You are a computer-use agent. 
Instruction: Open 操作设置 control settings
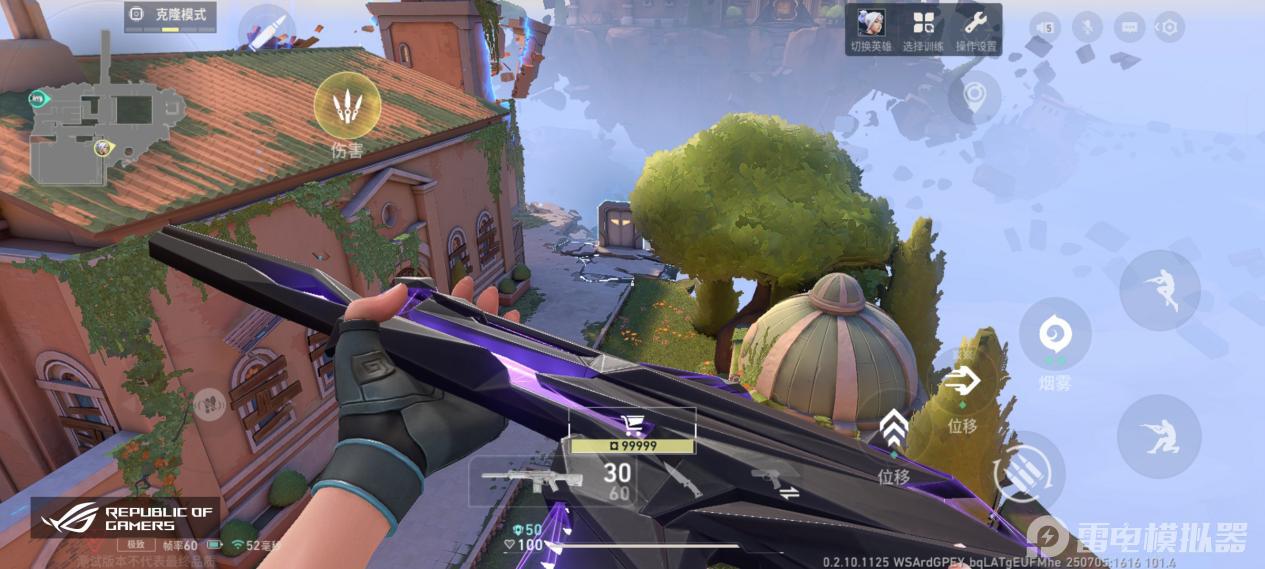976,29
